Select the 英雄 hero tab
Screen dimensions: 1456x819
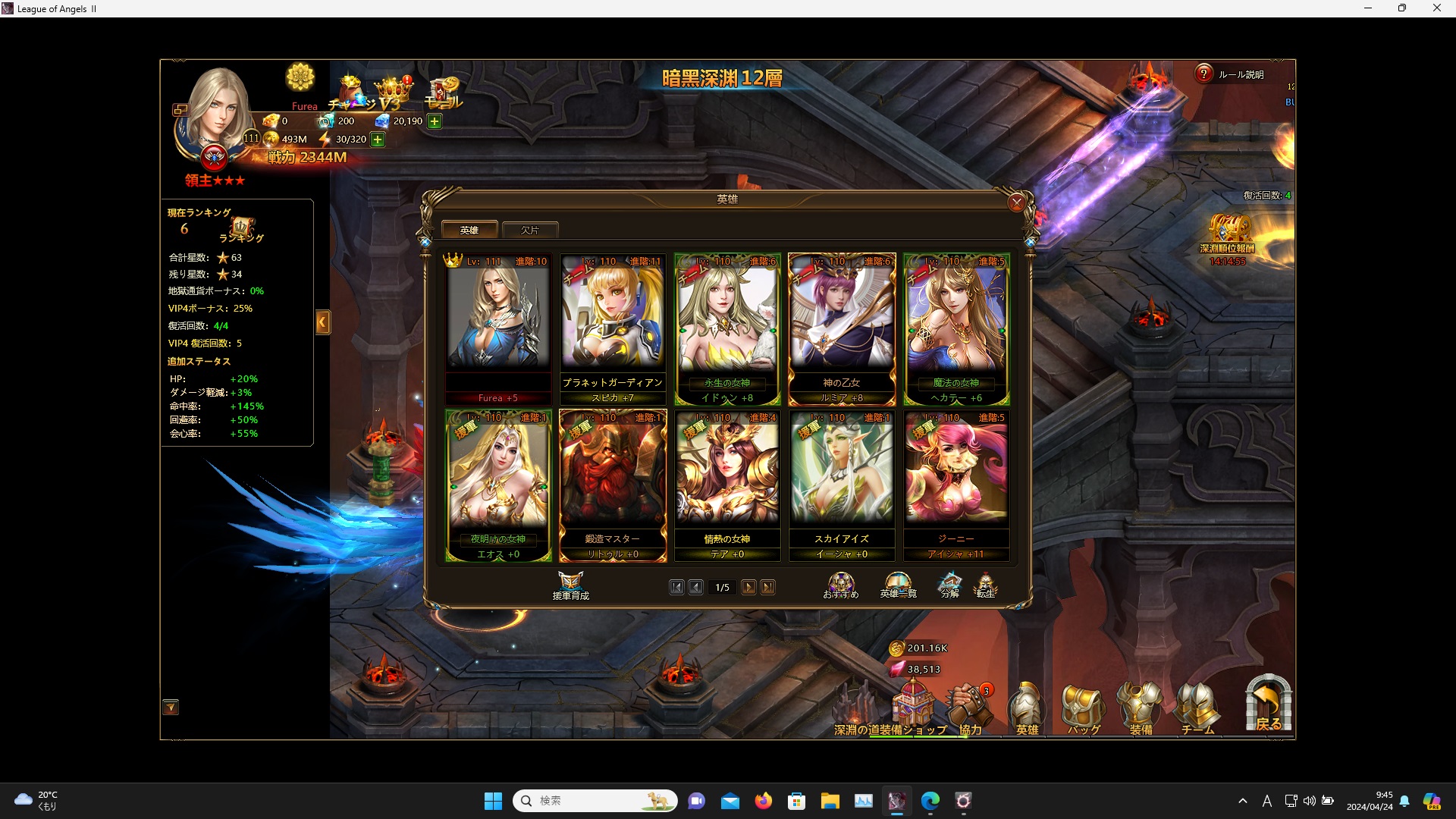pyautogui.click(x=469, y=229)
